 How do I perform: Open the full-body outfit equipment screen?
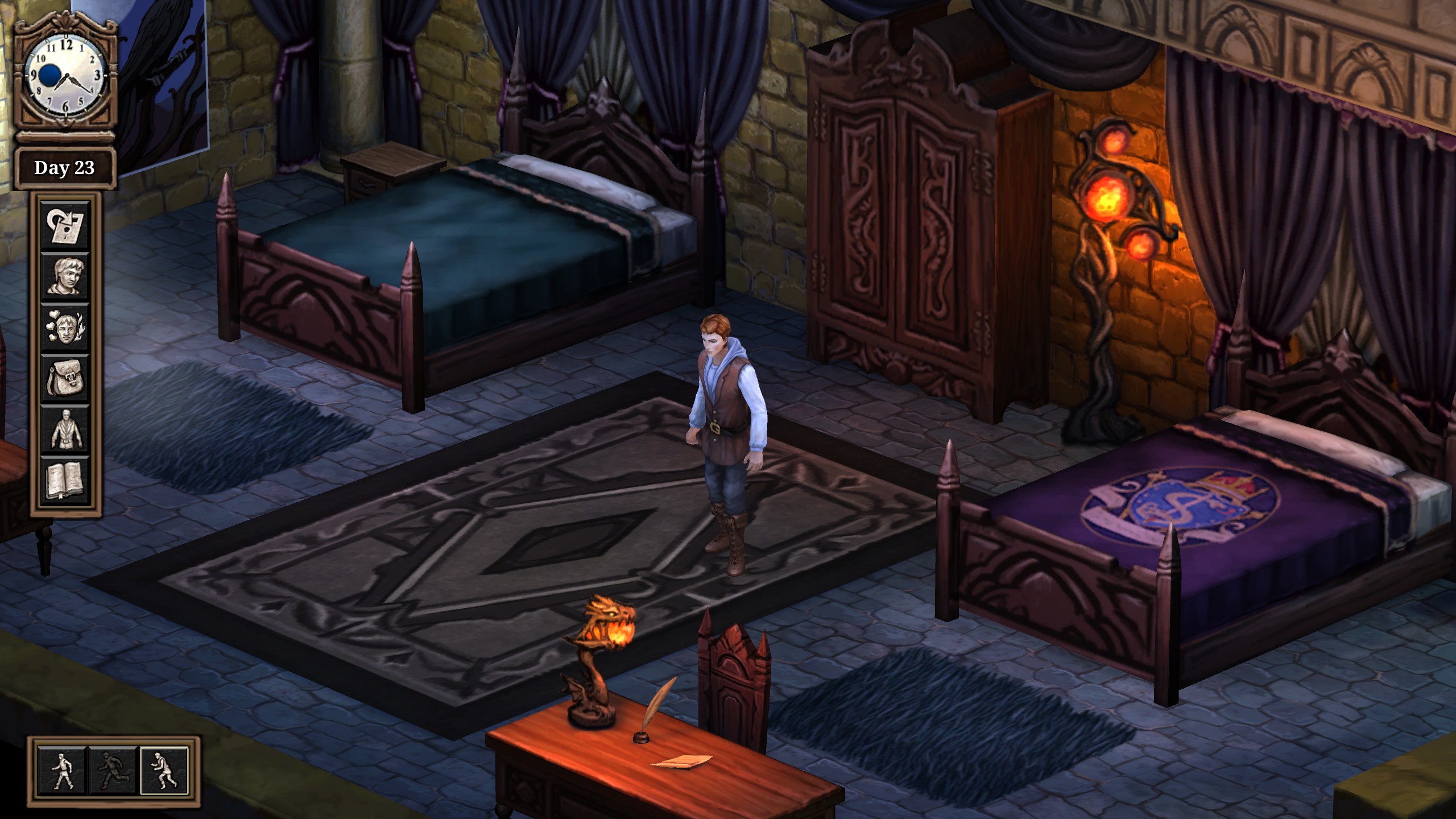click(65, 429)
